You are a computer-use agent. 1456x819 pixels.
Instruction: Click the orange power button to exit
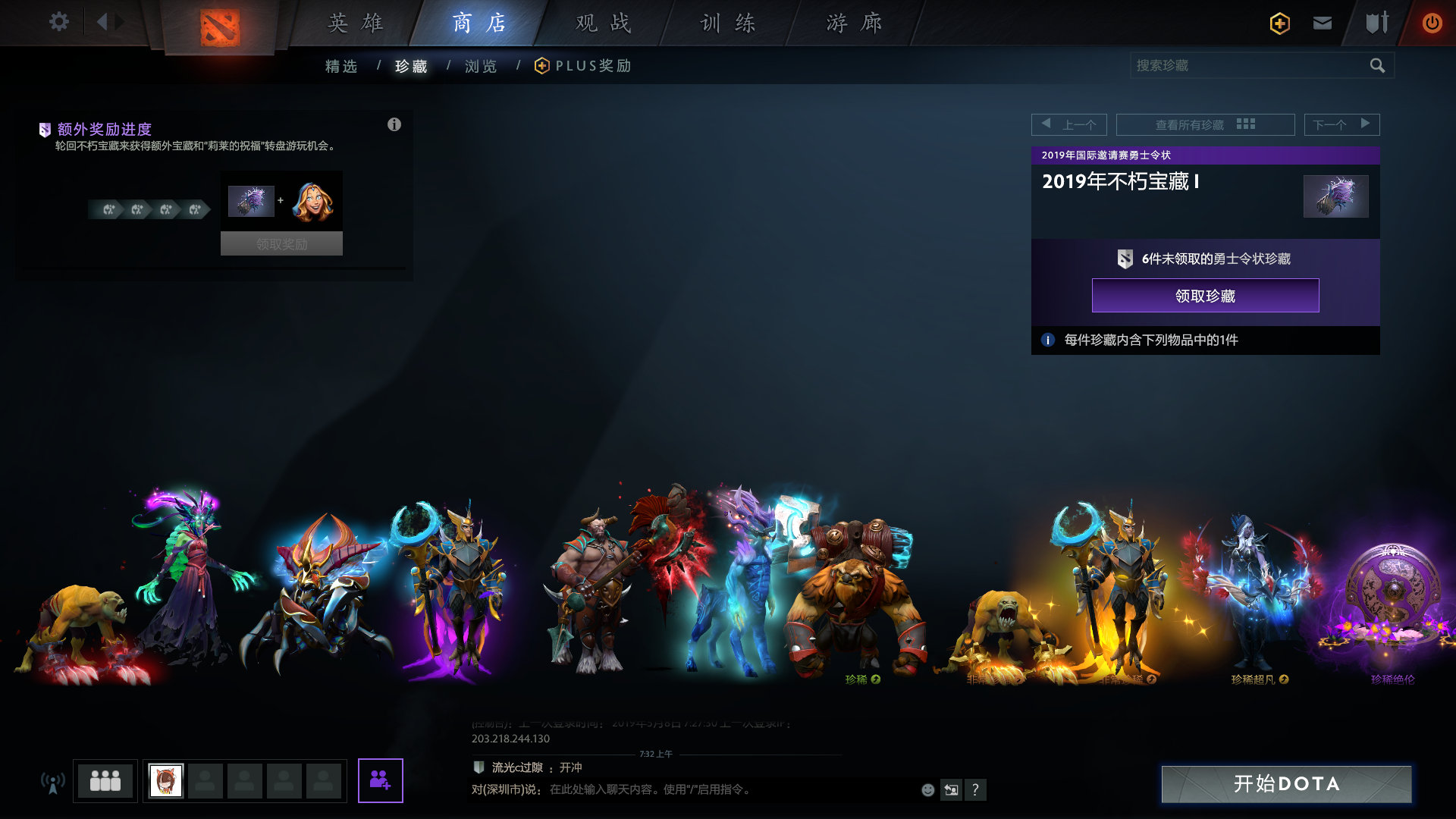1432,24
